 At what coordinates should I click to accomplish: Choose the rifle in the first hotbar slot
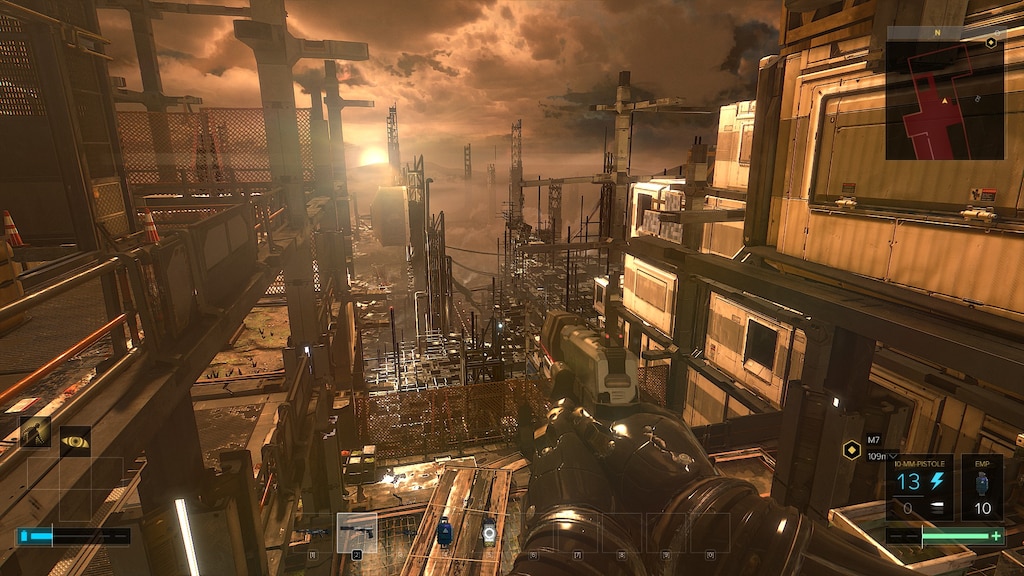pyautogui.click(x=313, y=532)
